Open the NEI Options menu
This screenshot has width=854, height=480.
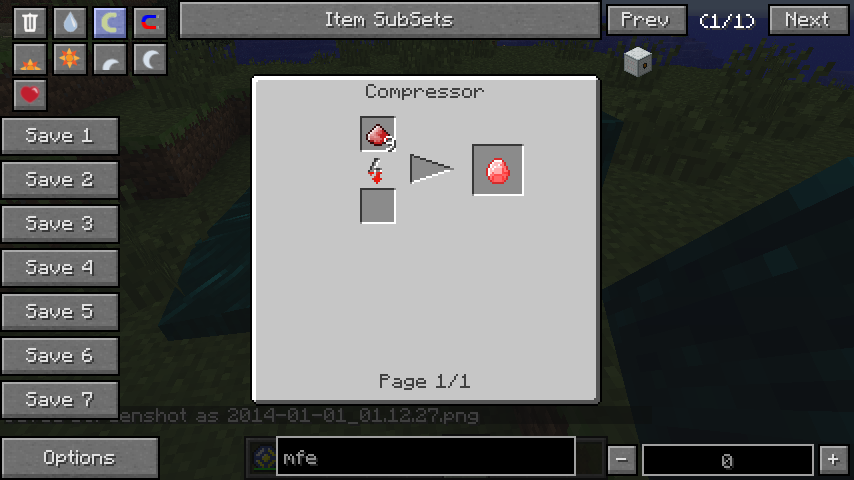[x=79, y=458]
